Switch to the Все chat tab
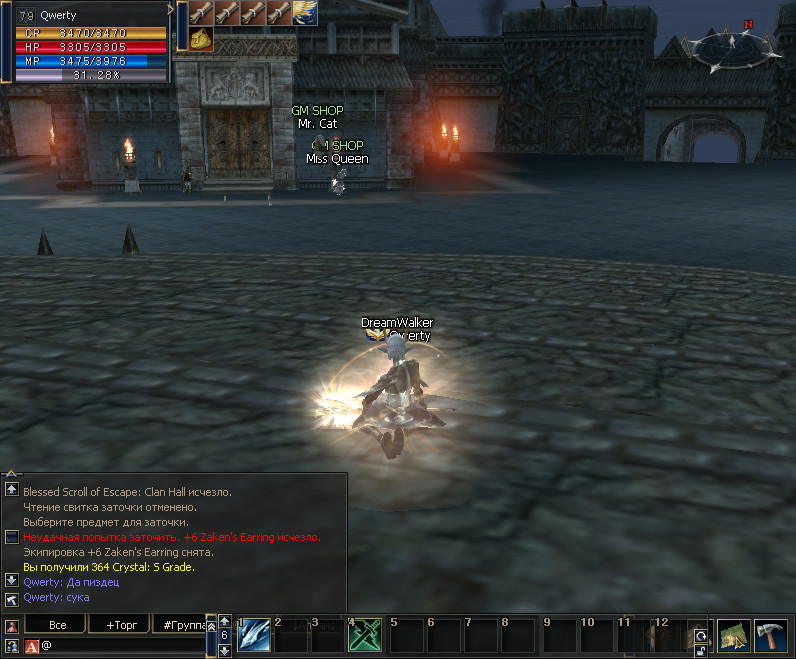The image size is (796, 659). 57,625
